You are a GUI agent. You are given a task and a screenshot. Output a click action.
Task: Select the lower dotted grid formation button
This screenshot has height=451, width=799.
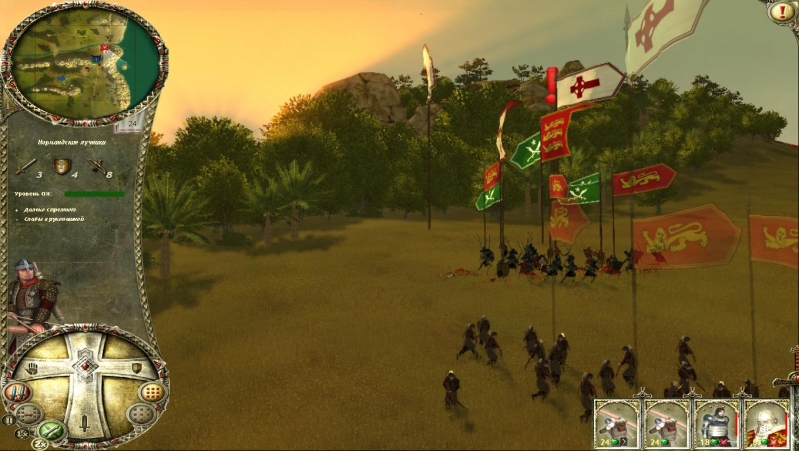coord(140,413)
